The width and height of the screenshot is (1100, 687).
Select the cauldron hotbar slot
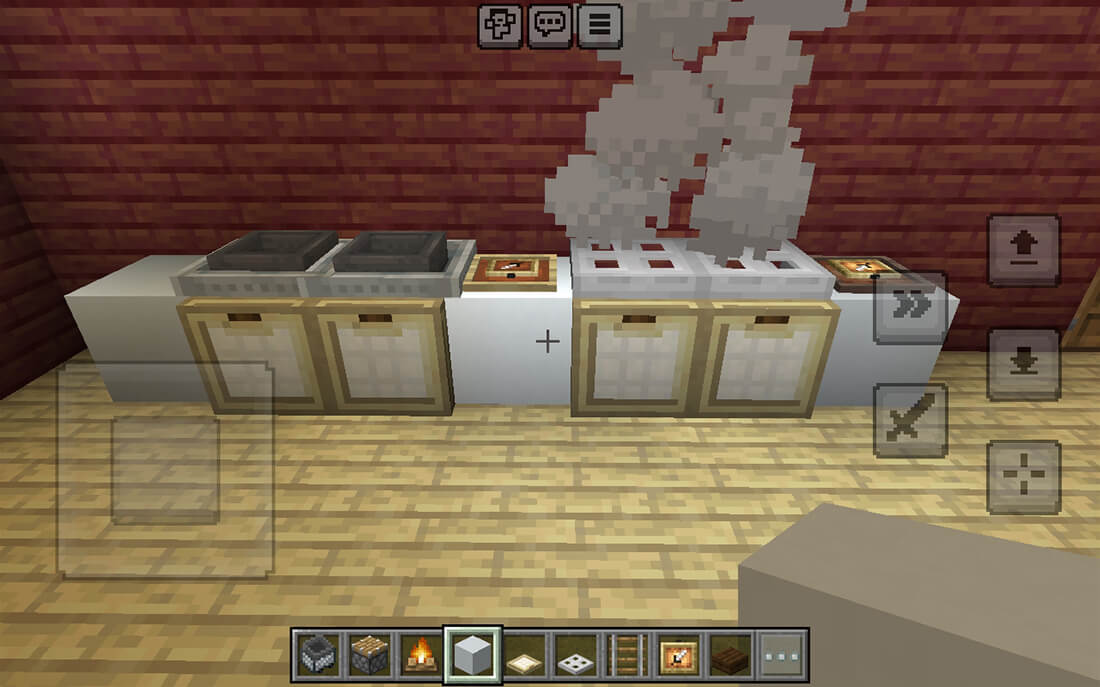pos(316,655)
